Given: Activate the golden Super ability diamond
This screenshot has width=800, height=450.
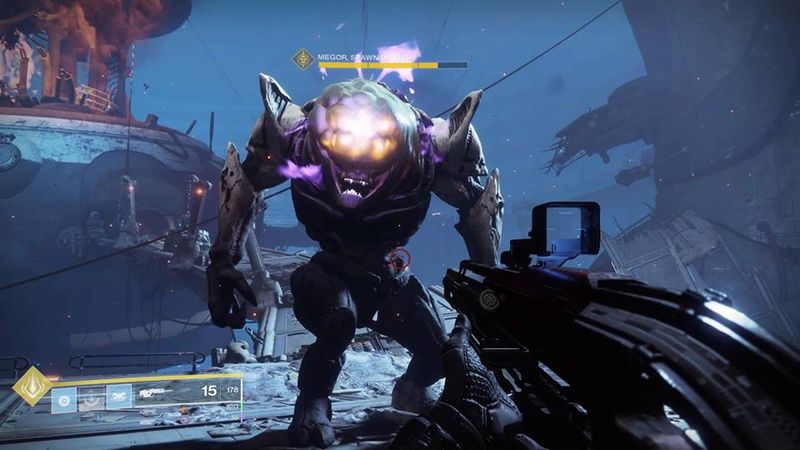Looking at the screenshot, I should point(33,386).
